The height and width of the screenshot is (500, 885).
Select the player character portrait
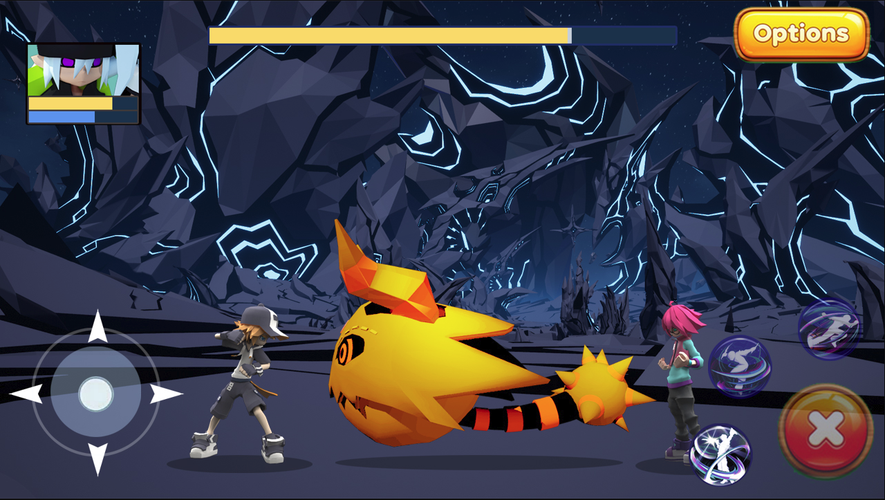click(x=83, y=69)
